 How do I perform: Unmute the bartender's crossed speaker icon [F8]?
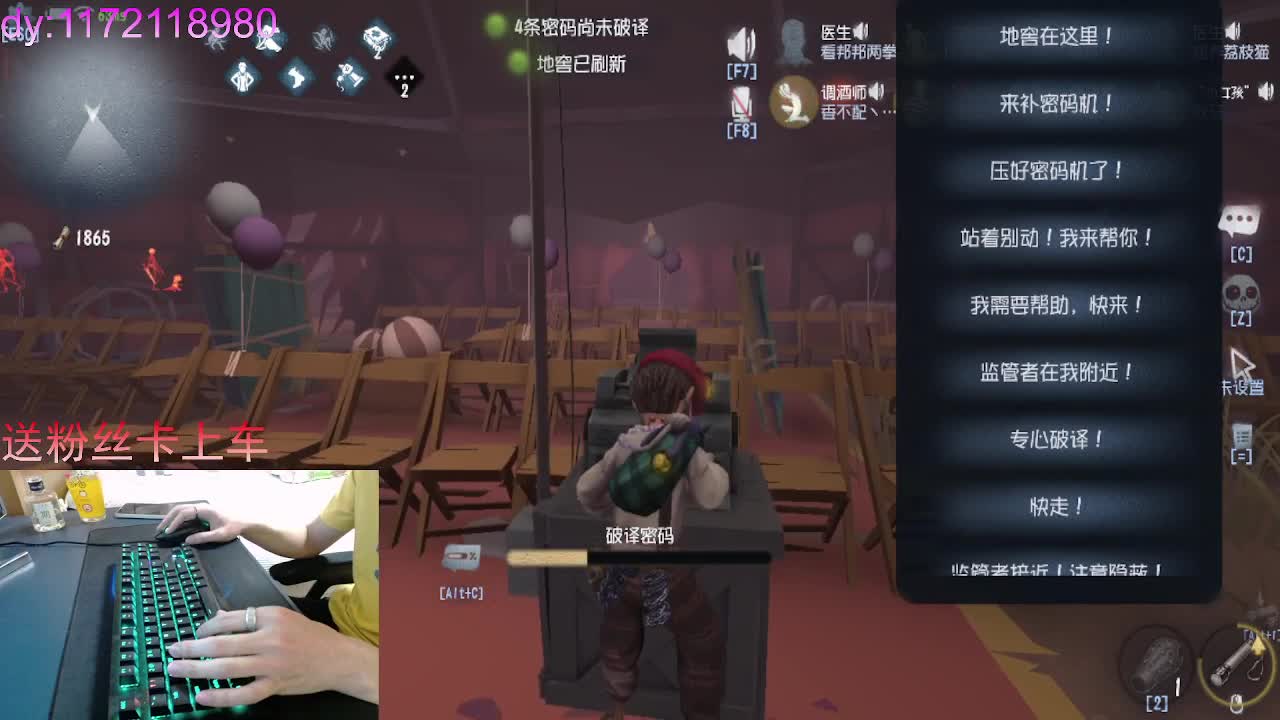740,103
